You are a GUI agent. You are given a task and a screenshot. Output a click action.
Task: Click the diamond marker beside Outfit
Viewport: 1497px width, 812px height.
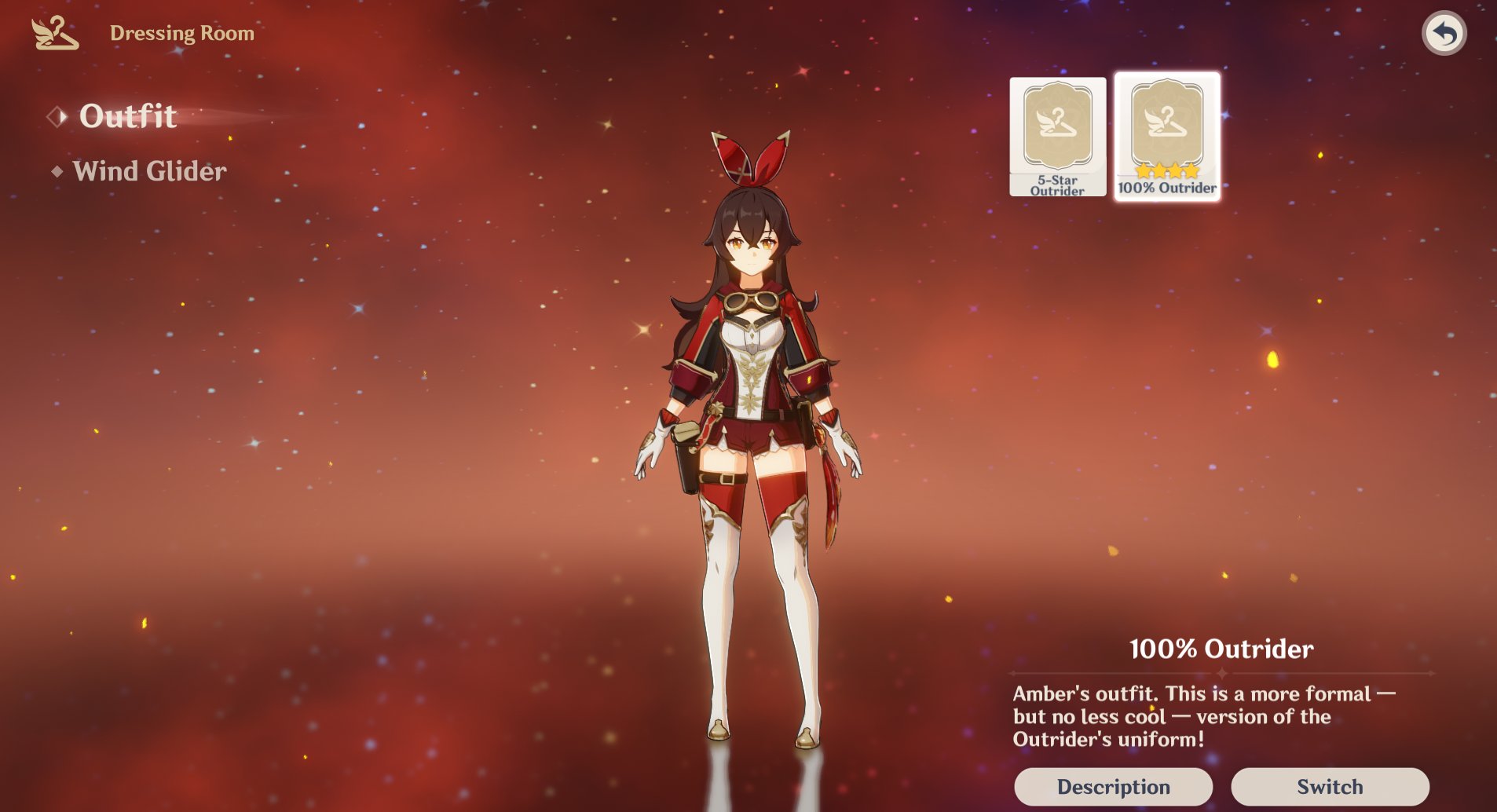[58, 116]
